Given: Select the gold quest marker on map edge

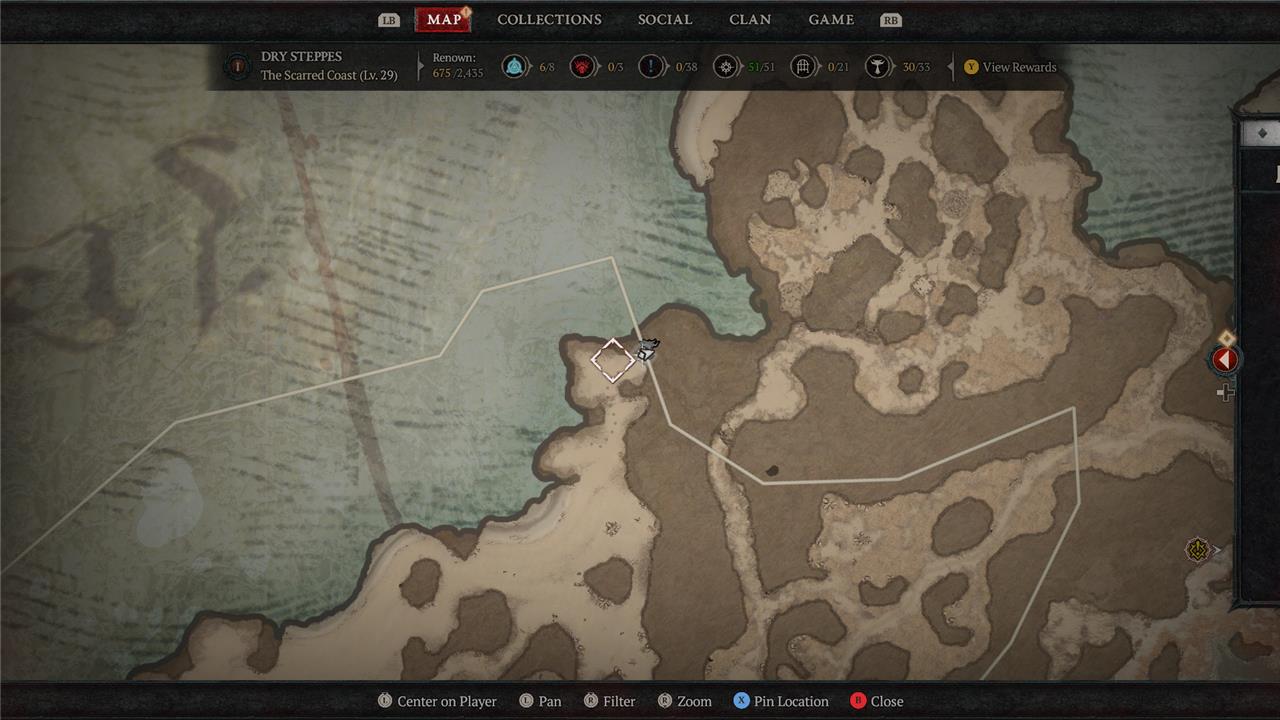Looking at the screenshot, I should (x=1198, y=549).
